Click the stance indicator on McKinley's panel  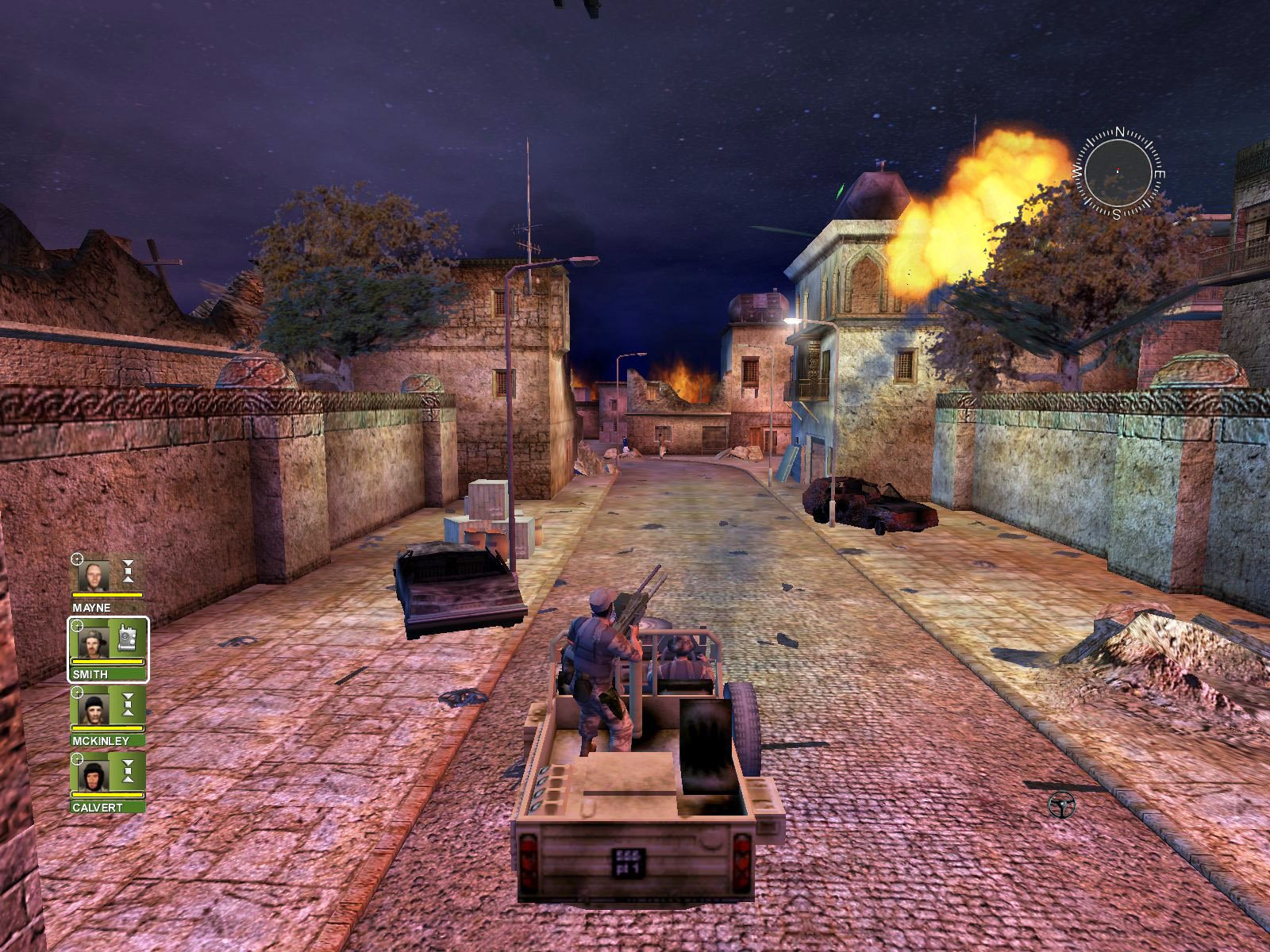point(128,704)
